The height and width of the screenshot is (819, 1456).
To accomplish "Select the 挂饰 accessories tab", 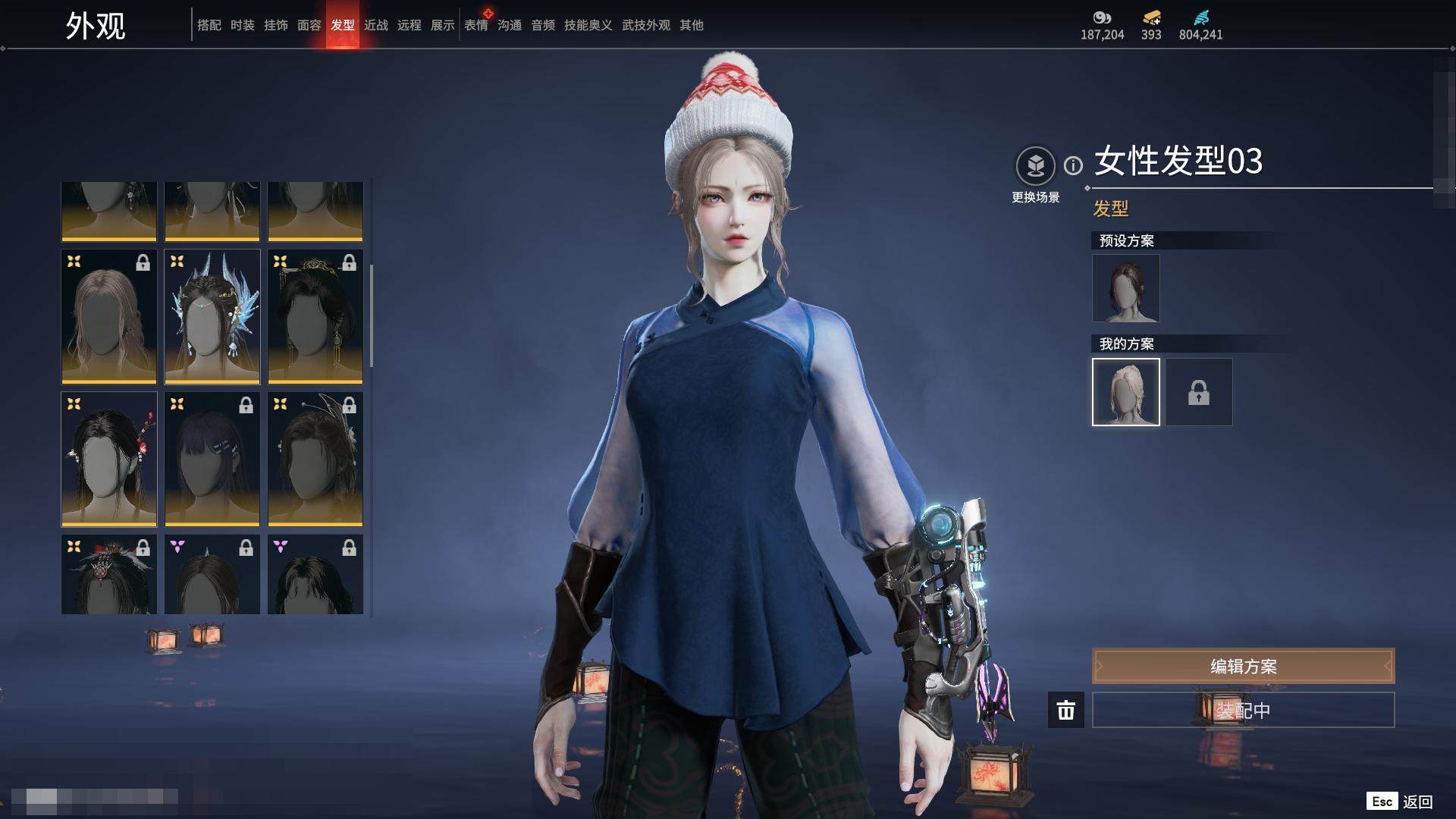I will point(275,25).
